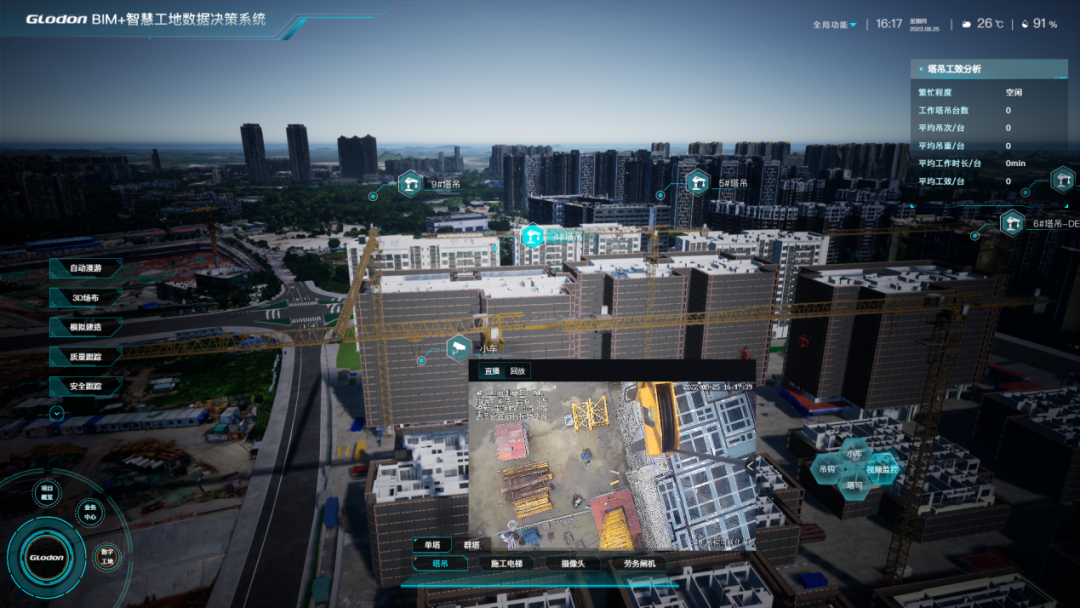Choose 模拟建造 from the side menu
Image resolution: width=1080 pixels, height=608 pixels.
click(87, 327)
